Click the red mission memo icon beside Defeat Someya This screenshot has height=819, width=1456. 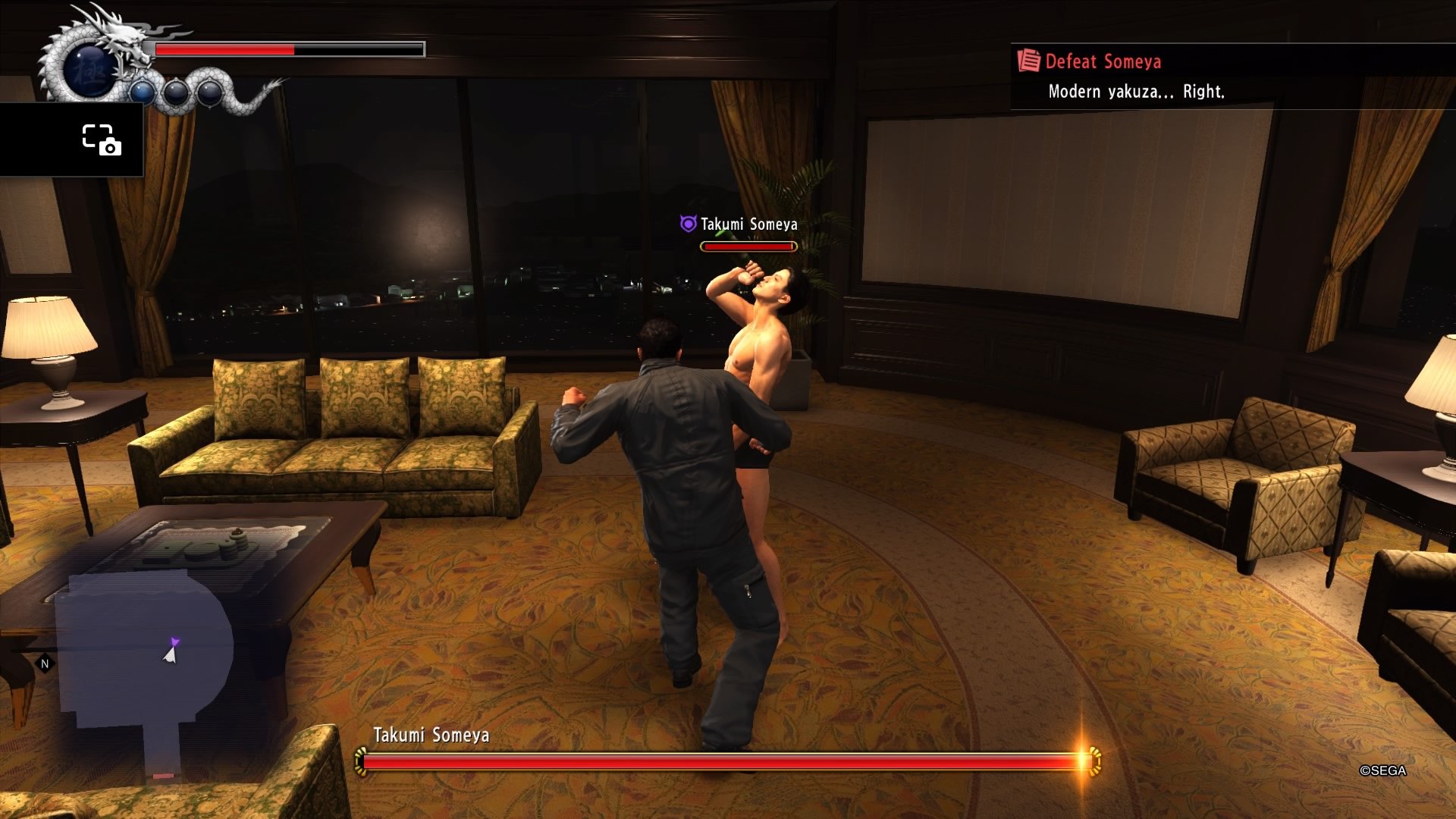[1028, 61]
